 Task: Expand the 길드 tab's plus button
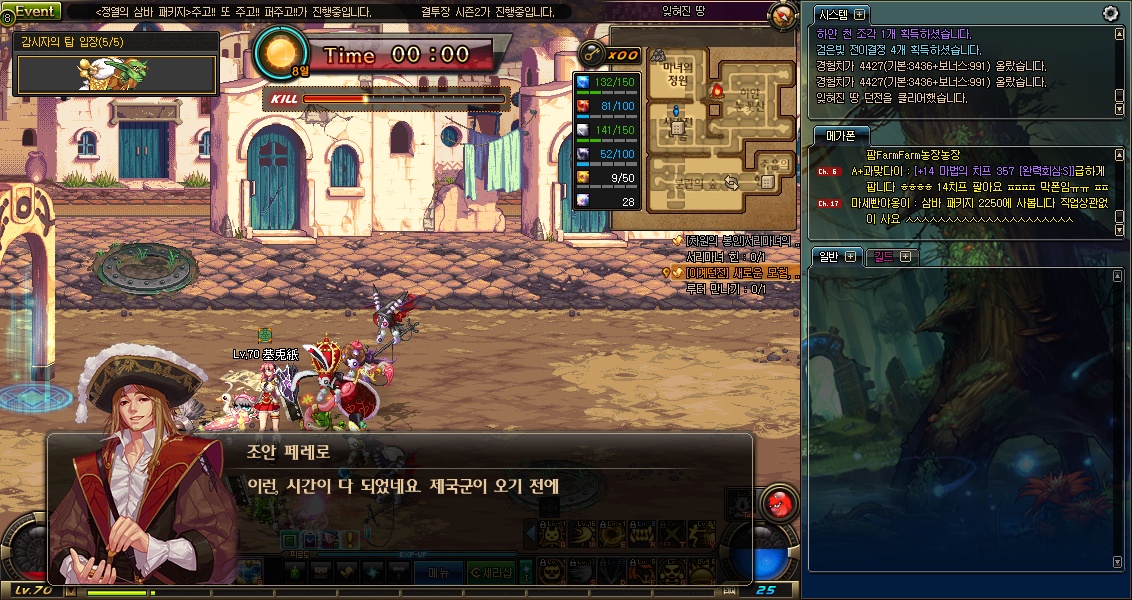click(x=905, y=256)
